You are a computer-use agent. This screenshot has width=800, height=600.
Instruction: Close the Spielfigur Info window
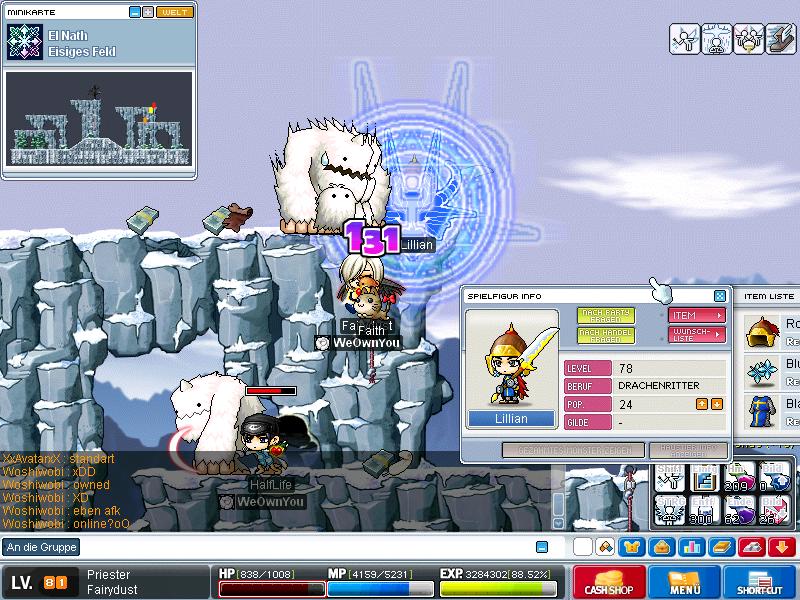[720, 296]
